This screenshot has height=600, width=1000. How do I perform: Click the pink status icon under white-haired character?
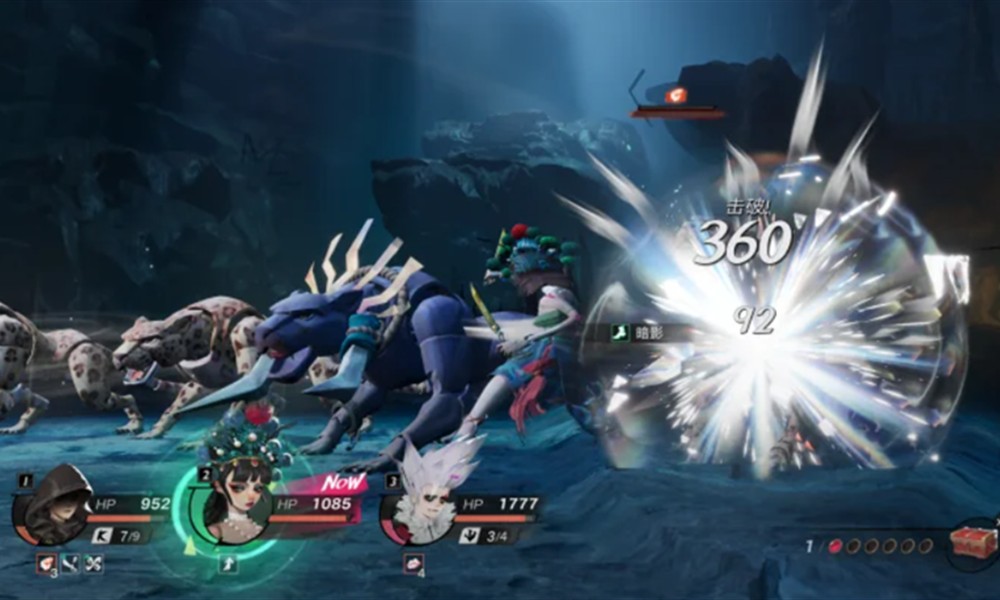point(413,564)
